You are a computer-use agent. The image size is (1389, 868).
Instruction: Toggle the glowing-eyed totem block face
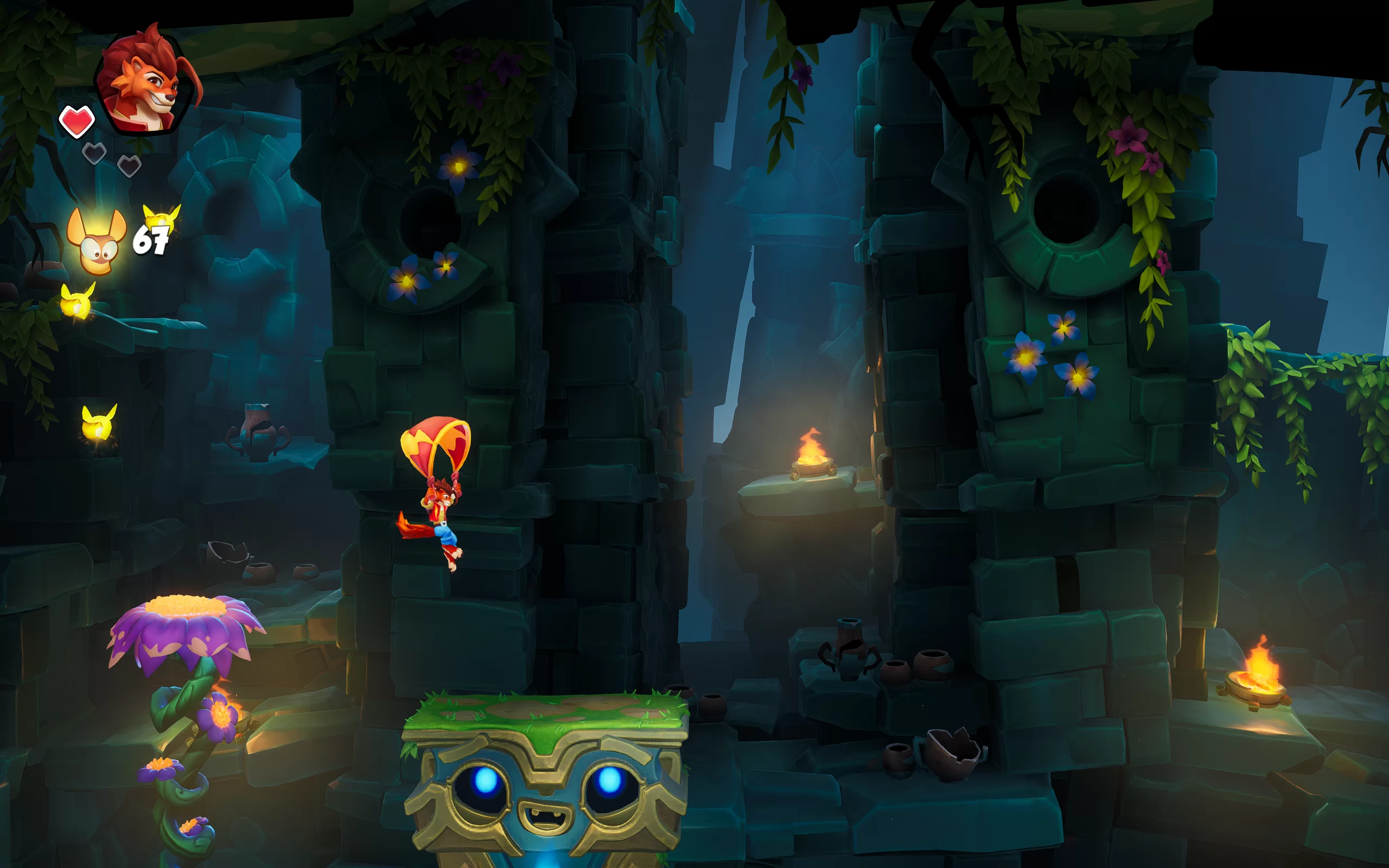[x=545, y=798]
